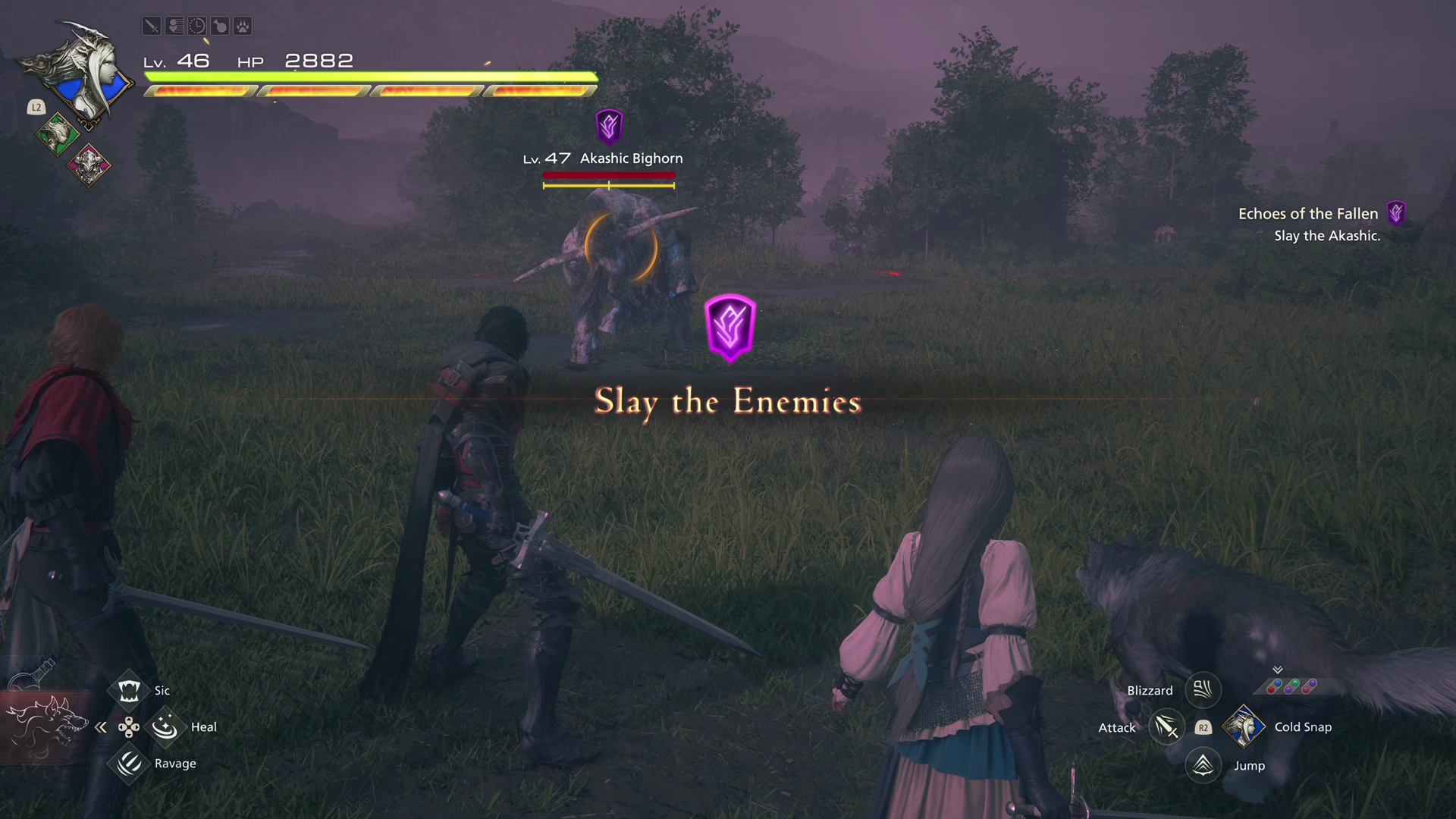Activate the Ravage pet command
The width and height of the screenshot is (1456, 819).
click(129, 763)
